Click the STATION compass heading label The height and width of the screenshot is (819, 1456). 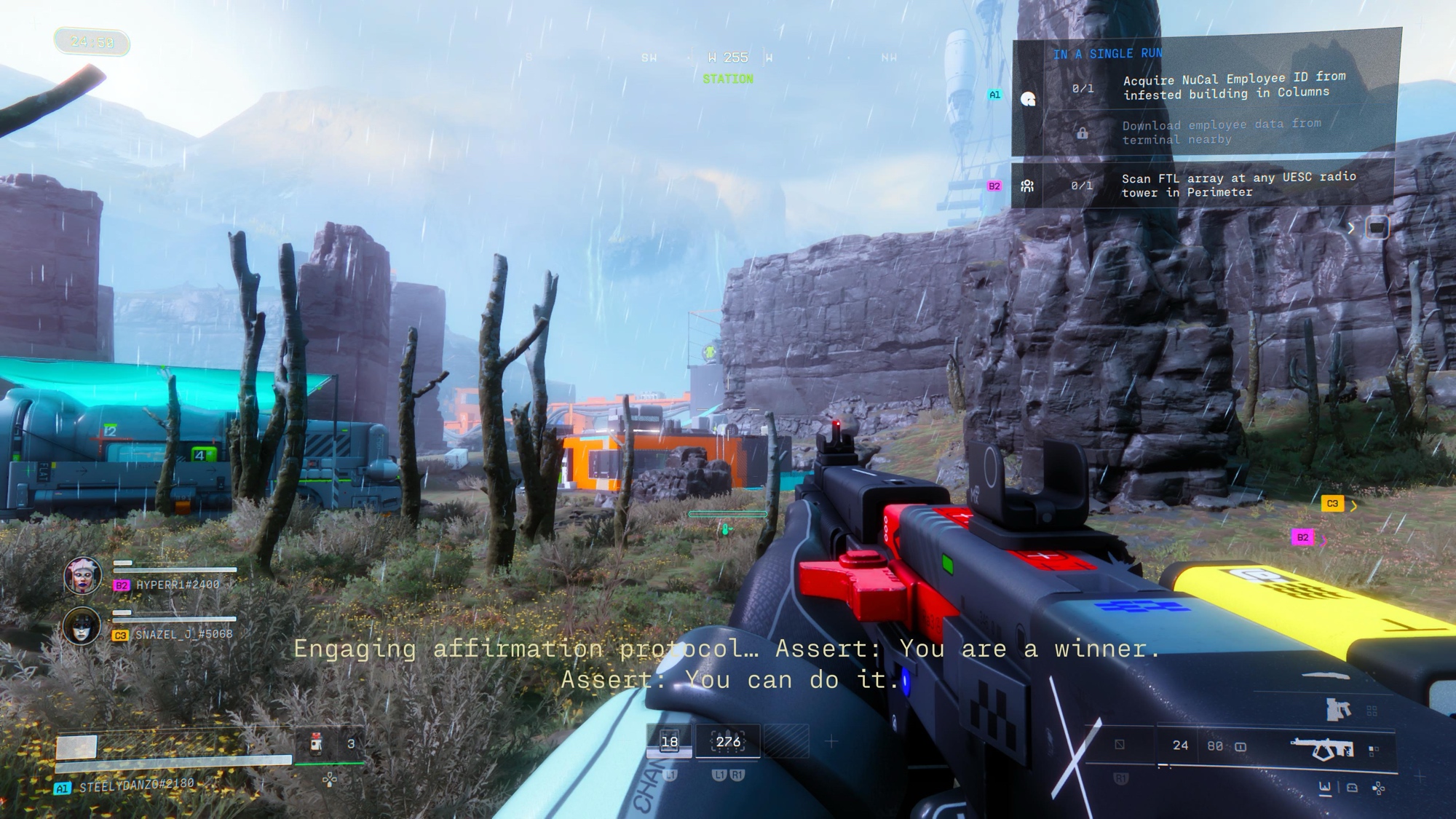pos(728,79)
